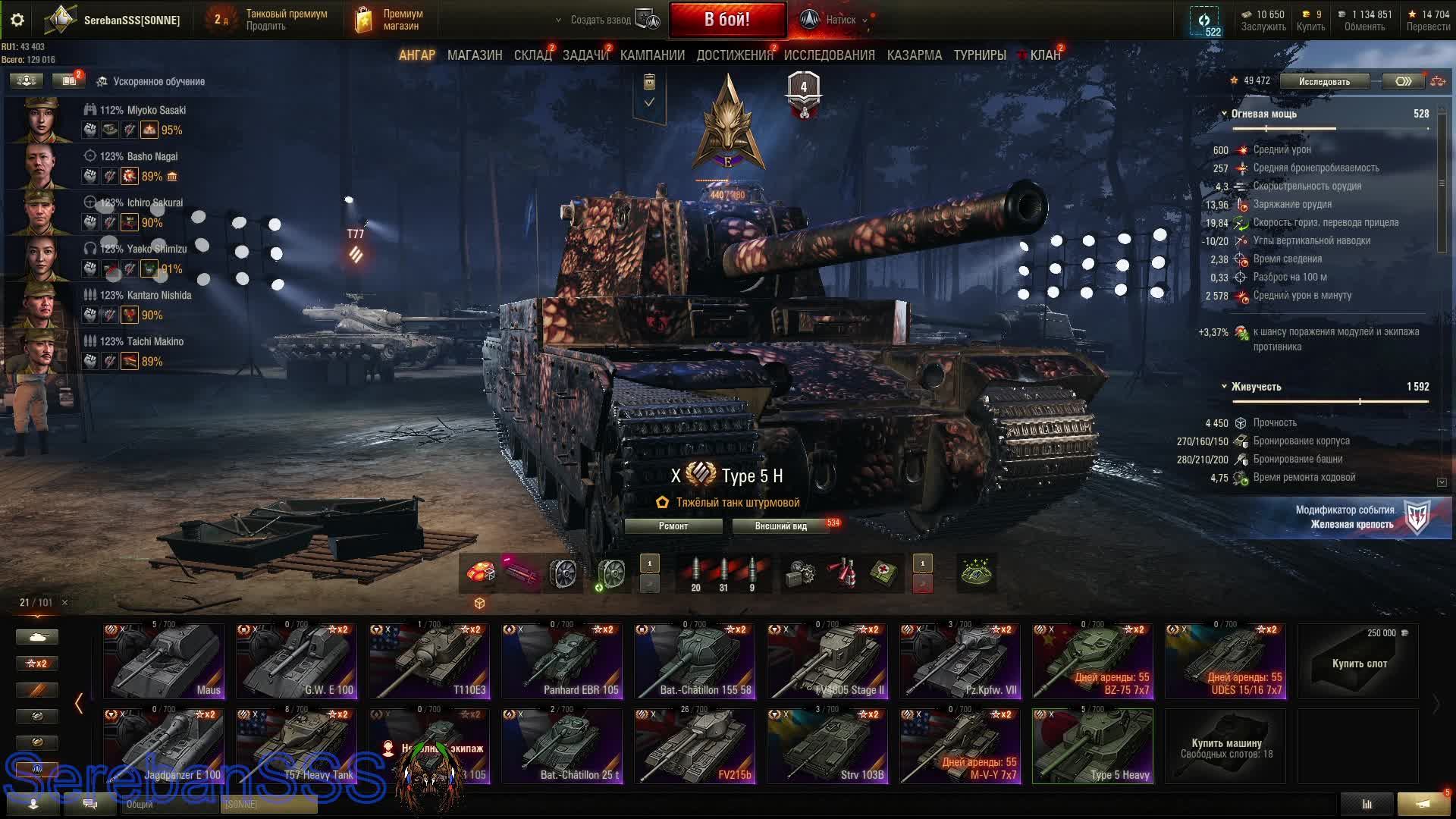The height and width of the screenshot is (819, 1456).
Task: Open the ИССЛЕДОВАНИЯ tab
Action: pyautogui.click(x=829, y=55)
